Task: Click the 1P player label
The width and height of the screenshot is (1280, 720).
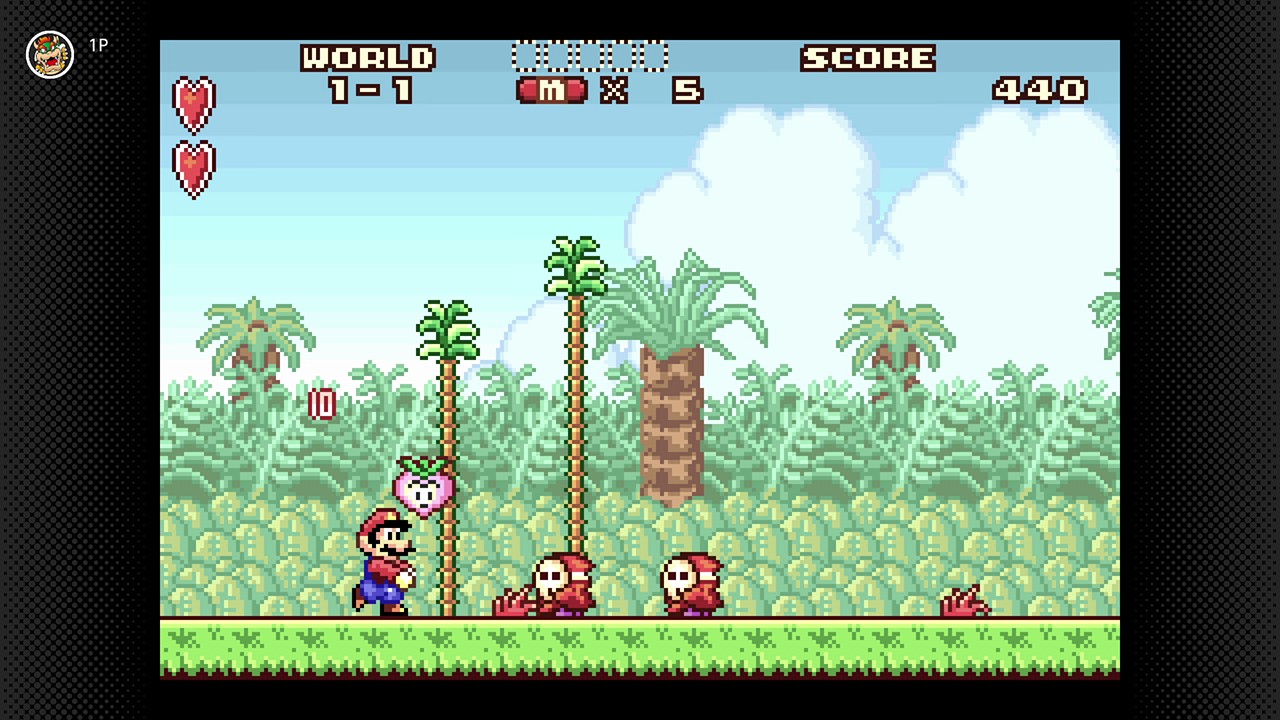Action: (97, 45)
